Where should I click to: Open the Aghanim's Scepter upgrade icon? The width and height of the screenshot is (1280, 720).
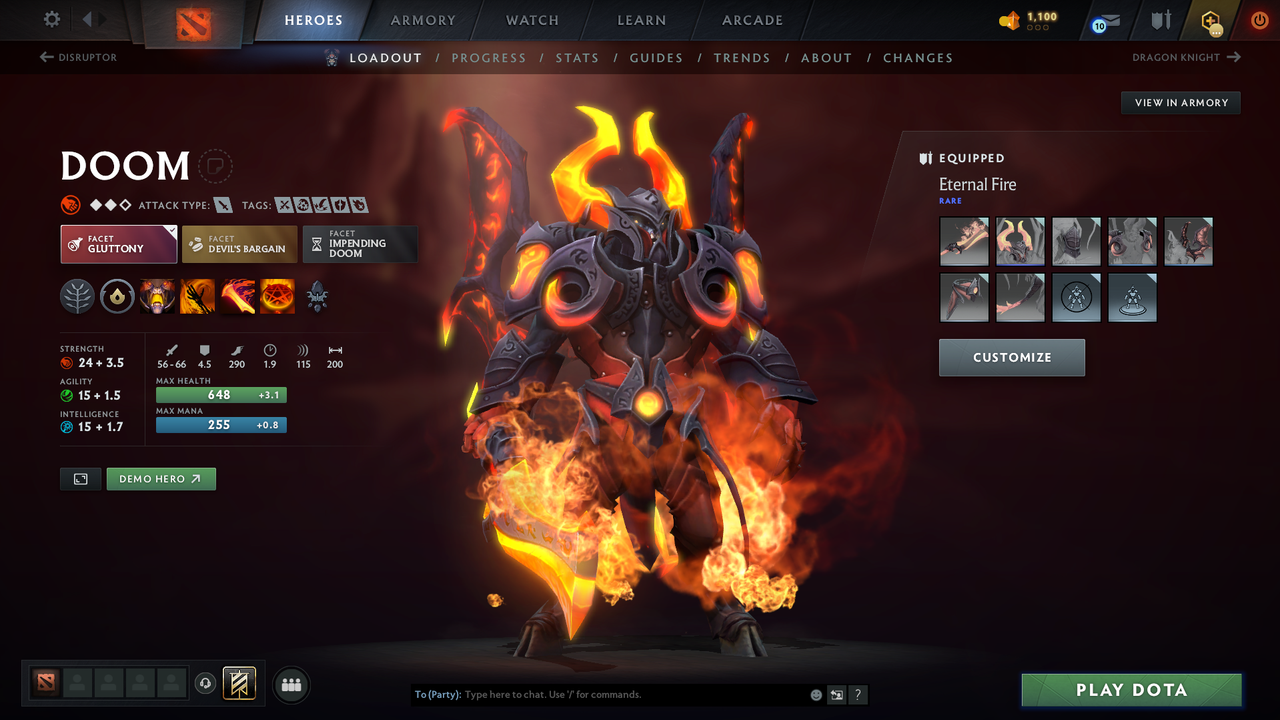[317, 296]
